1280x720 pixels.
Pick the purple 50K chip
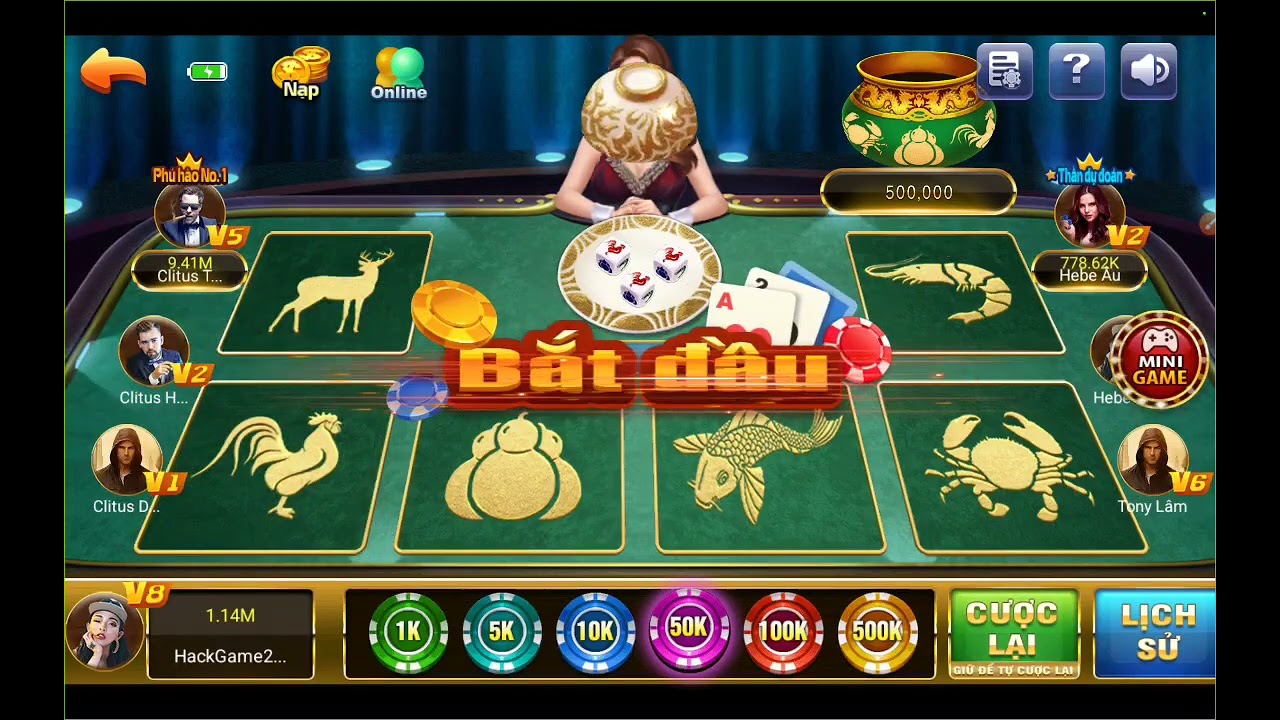click(689, 630)
